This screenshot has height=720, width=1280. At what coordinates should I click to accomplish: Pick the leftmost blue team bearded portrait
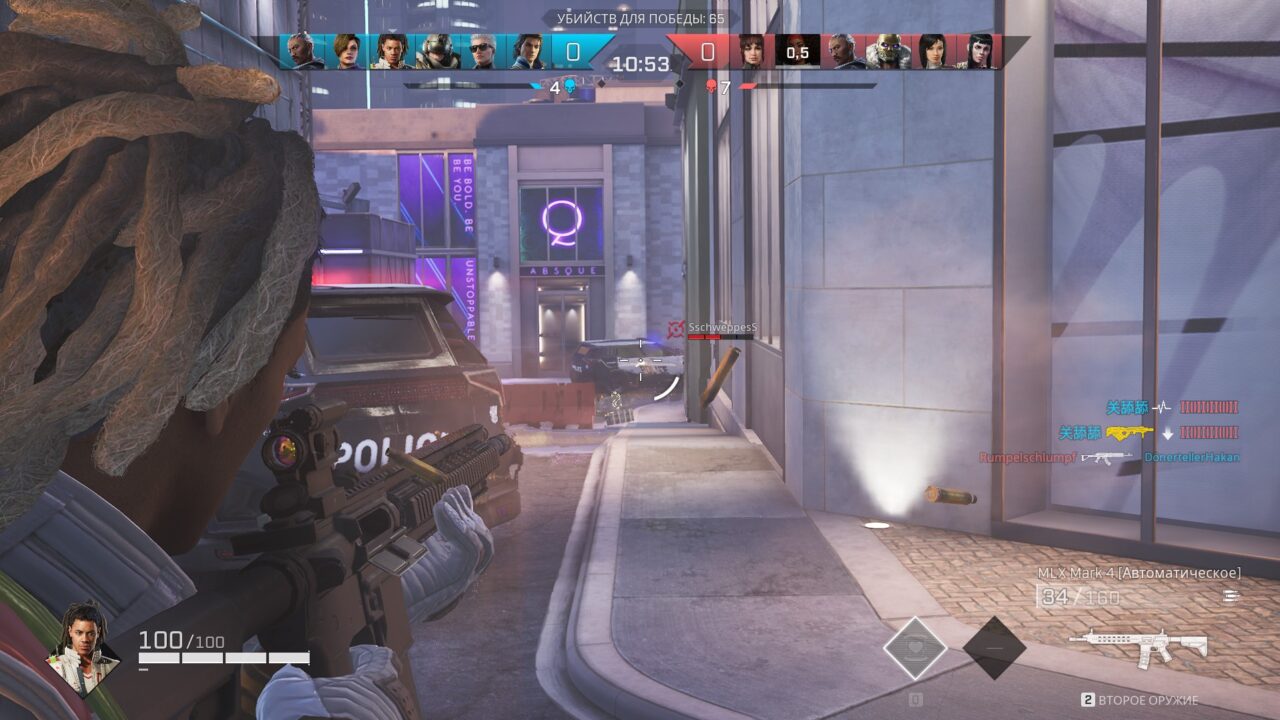pyautogui.click(x=301, y=51)
